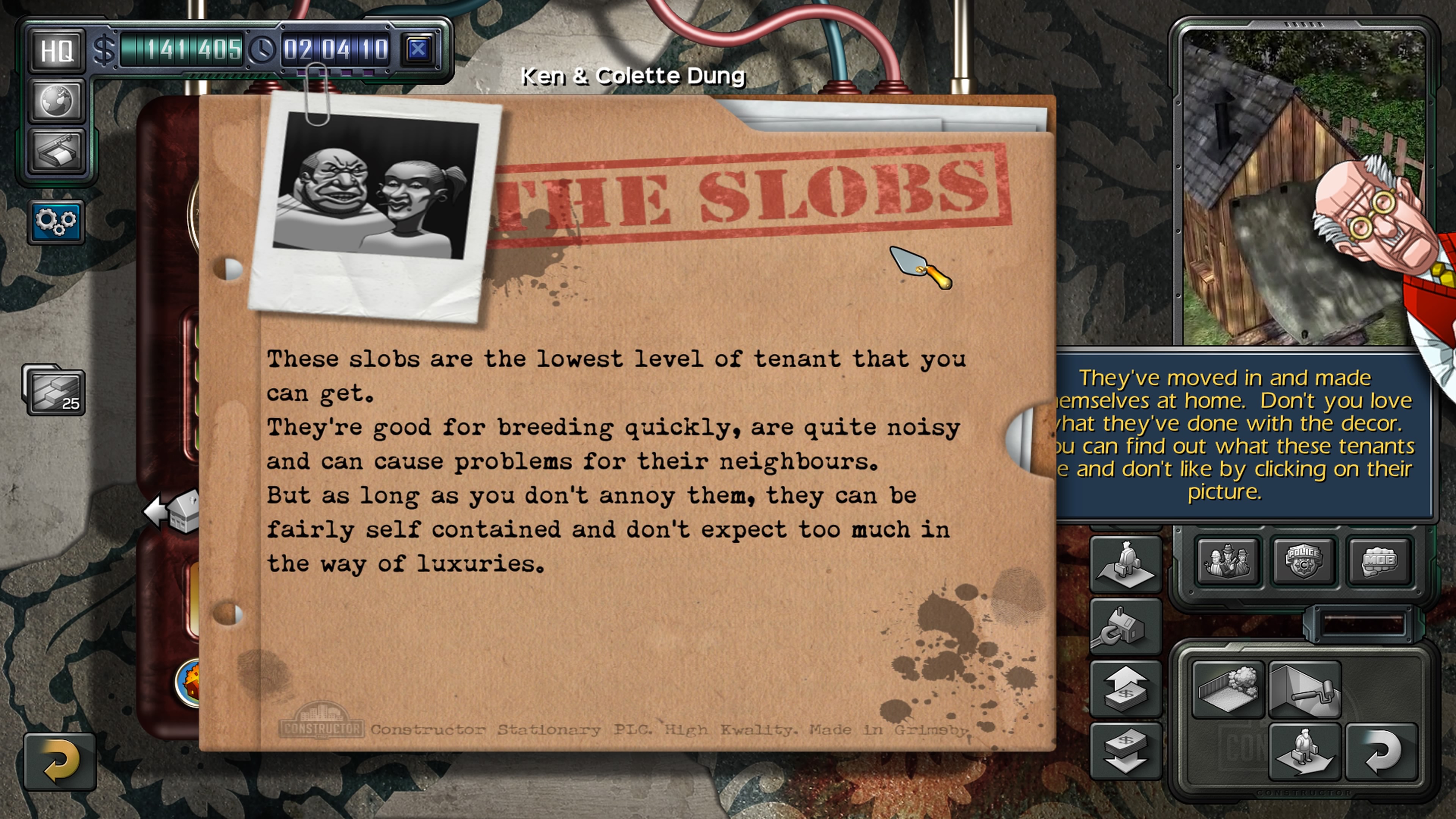
Task: Open the HQ screen
Action: [x=56, y=50]
